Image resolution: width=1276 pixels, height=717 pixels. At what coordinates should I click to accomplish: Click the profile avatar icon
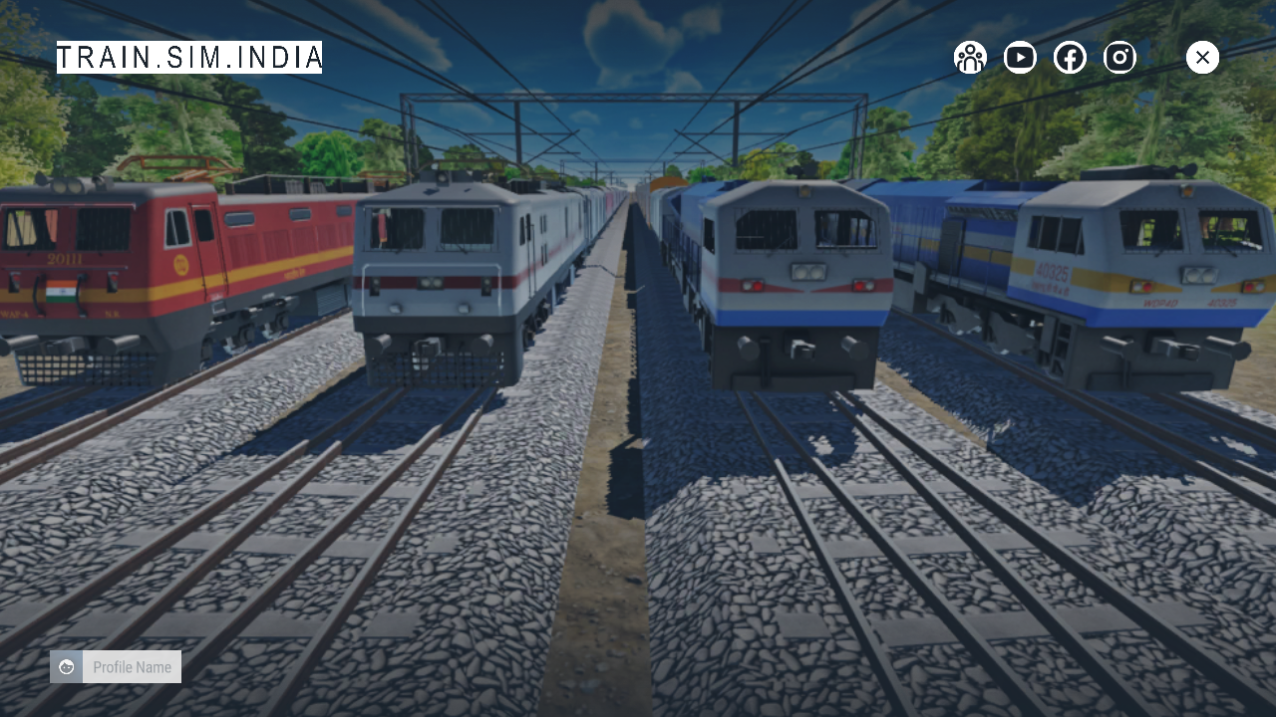click(67, 667)
